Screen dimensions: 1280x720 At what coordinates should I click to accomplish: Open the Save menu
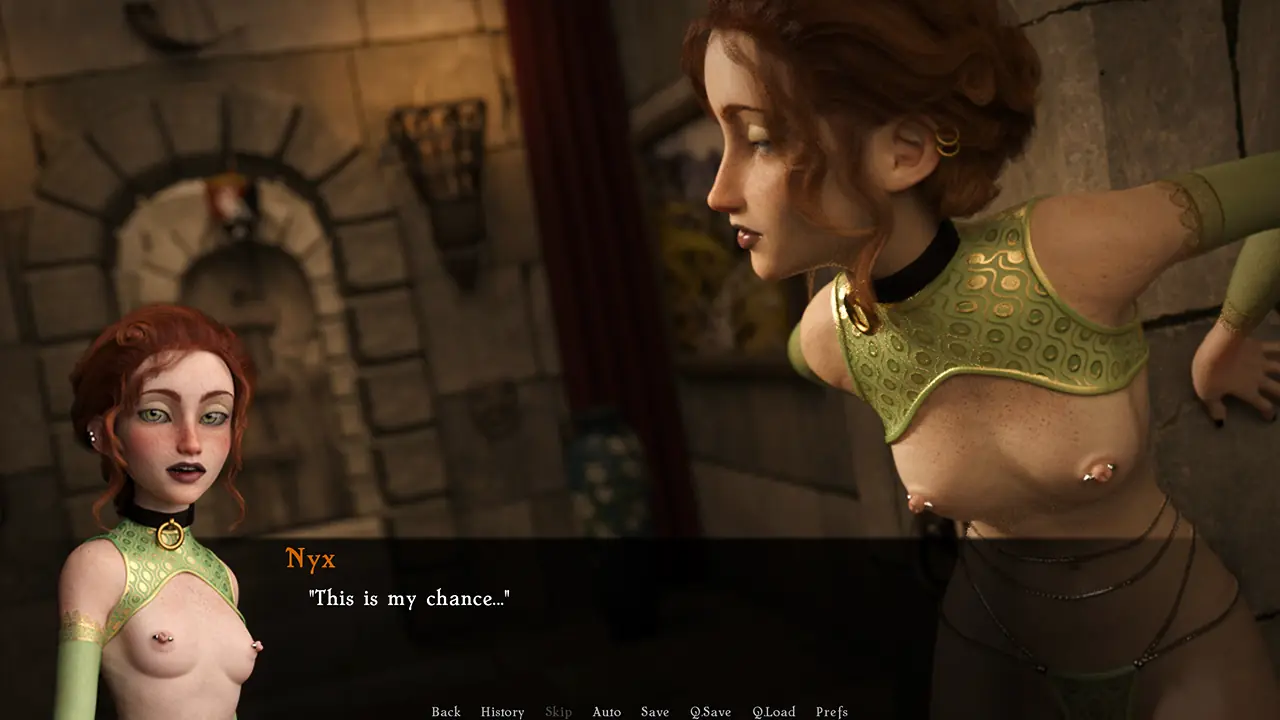point(655,712)
